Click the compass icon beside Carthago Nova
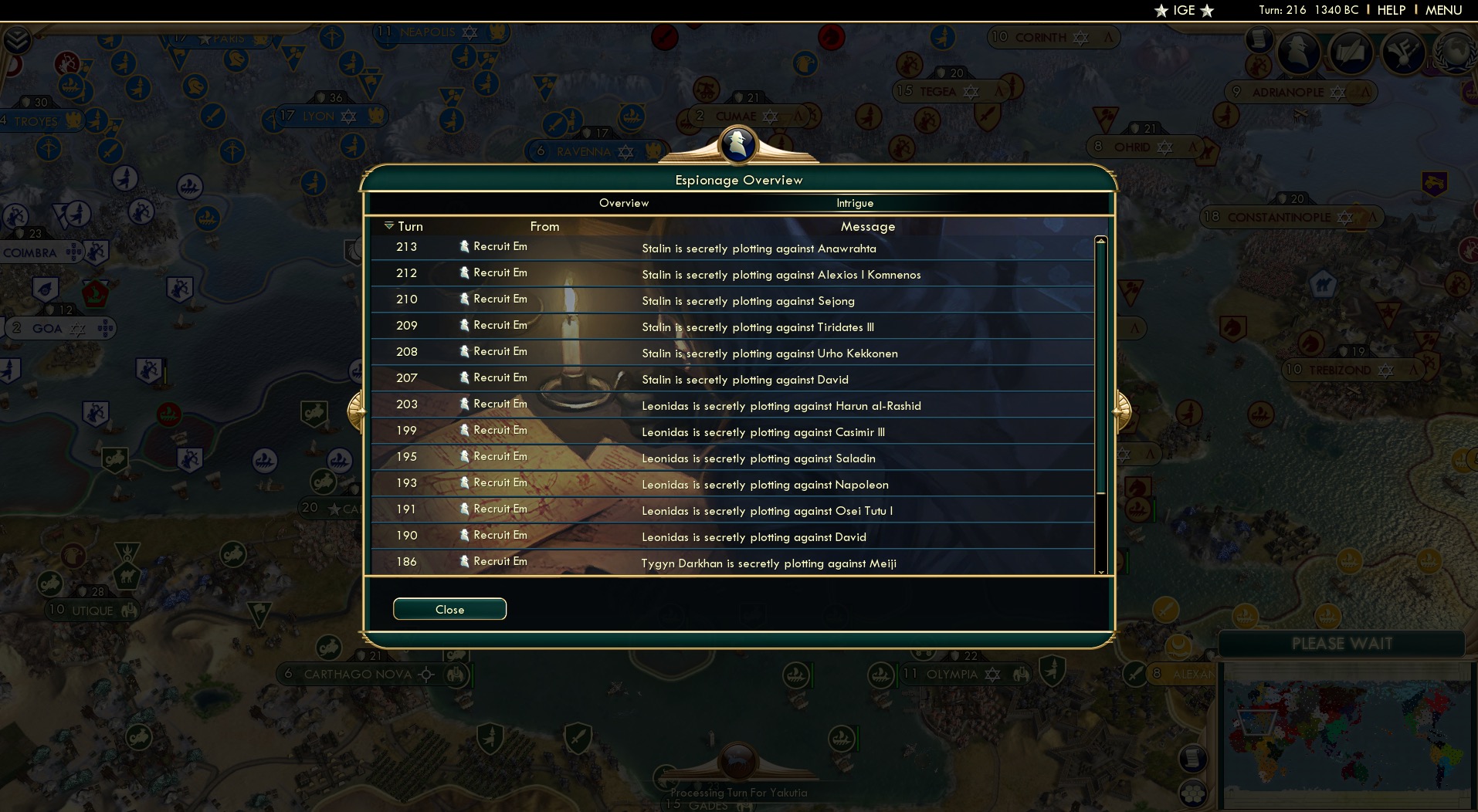Viewport: 1478px width, 812px height. click(425, 674)
